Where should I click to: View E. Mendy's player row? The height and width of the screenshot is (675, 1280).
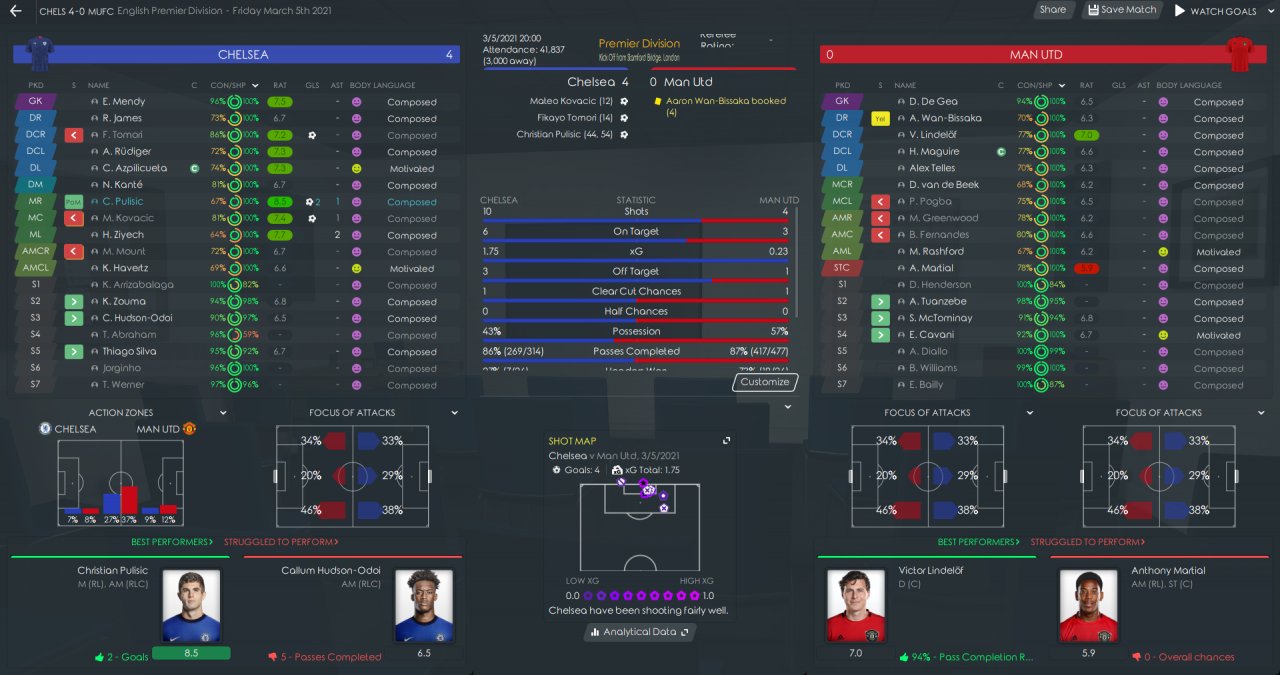click(x=123, y=101)
